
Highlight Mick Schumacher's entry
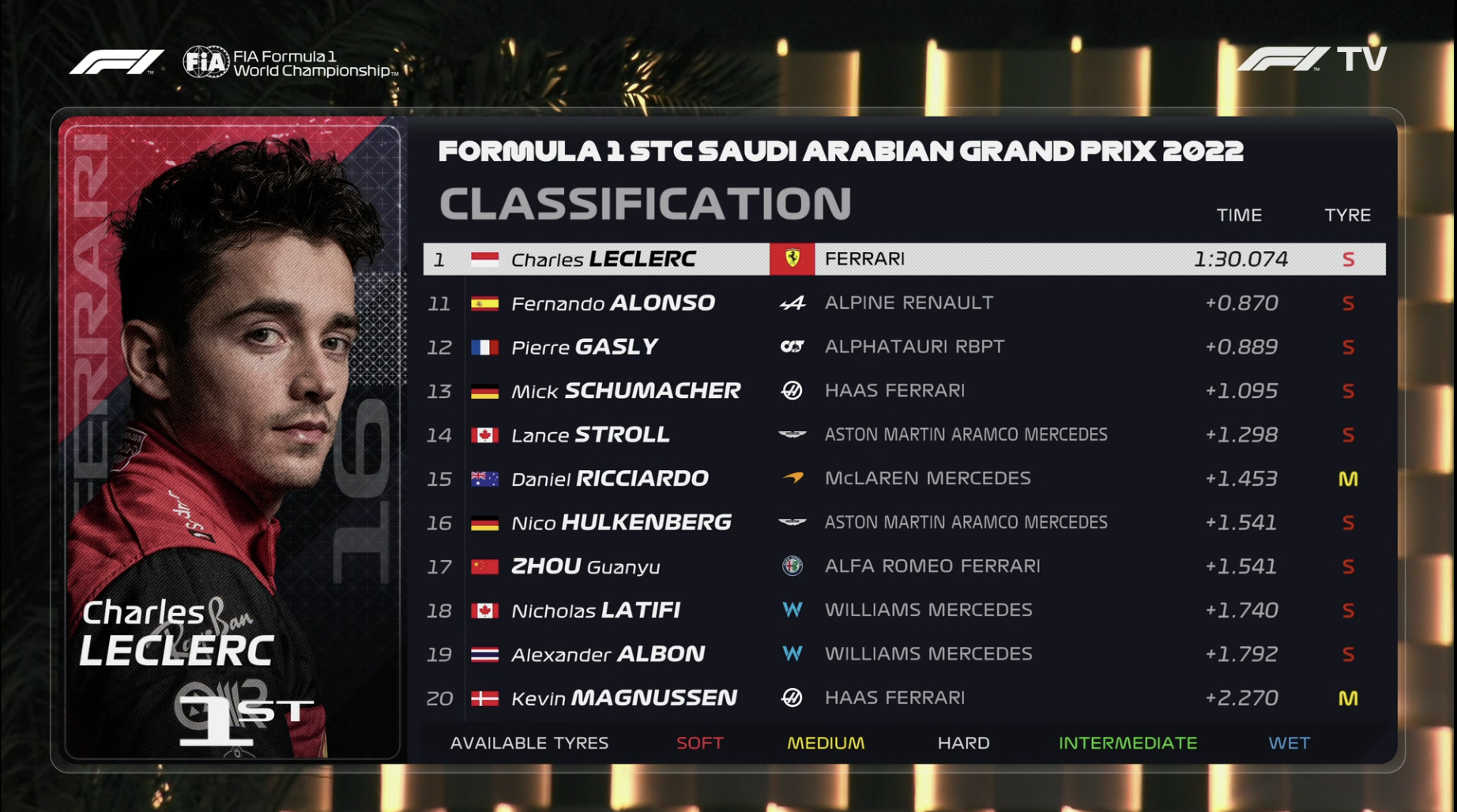coord(903,391)
